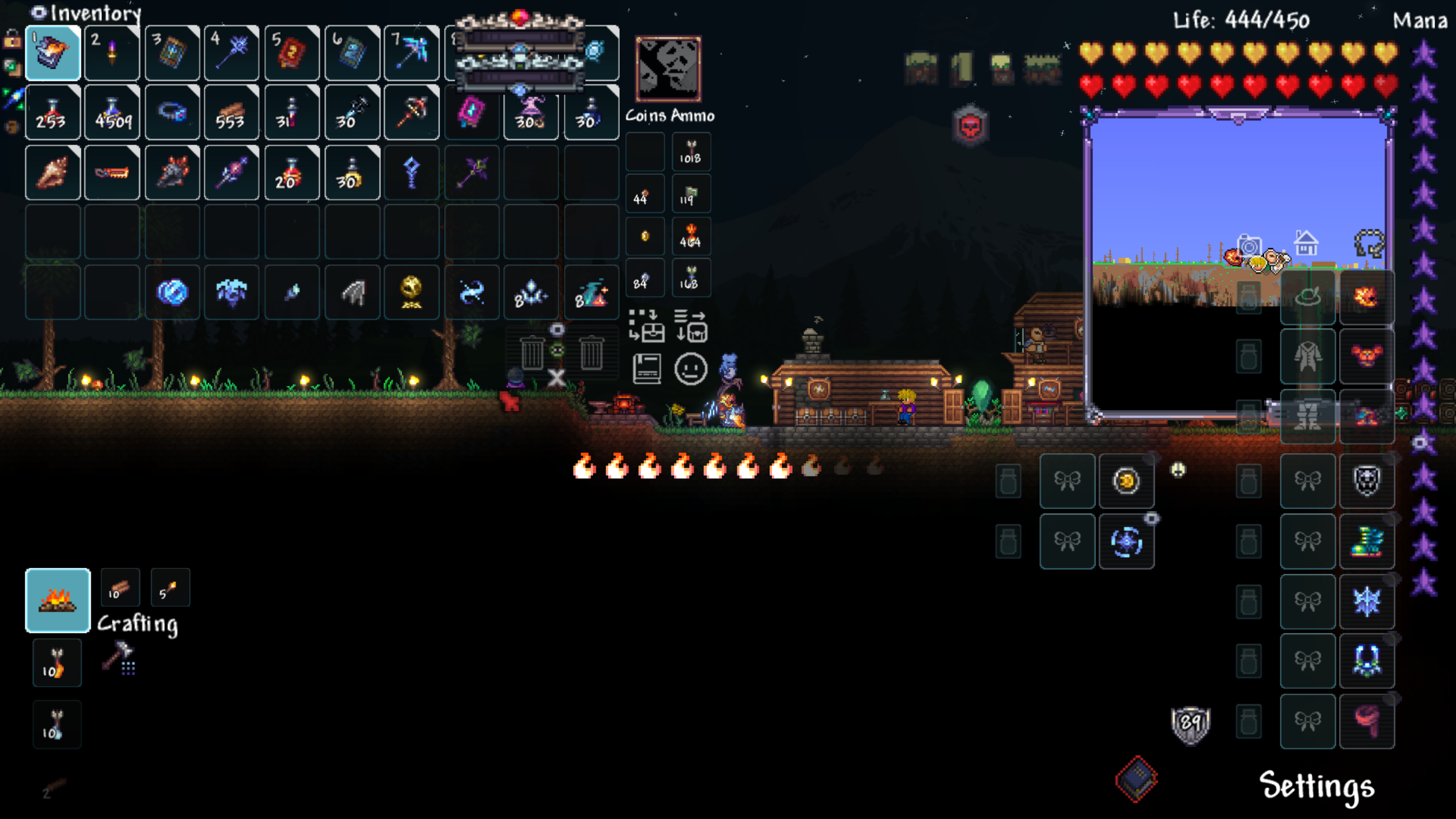
Task: Click the minimap housing icon
Action: pyautogui.click(x=1306, y=243)
